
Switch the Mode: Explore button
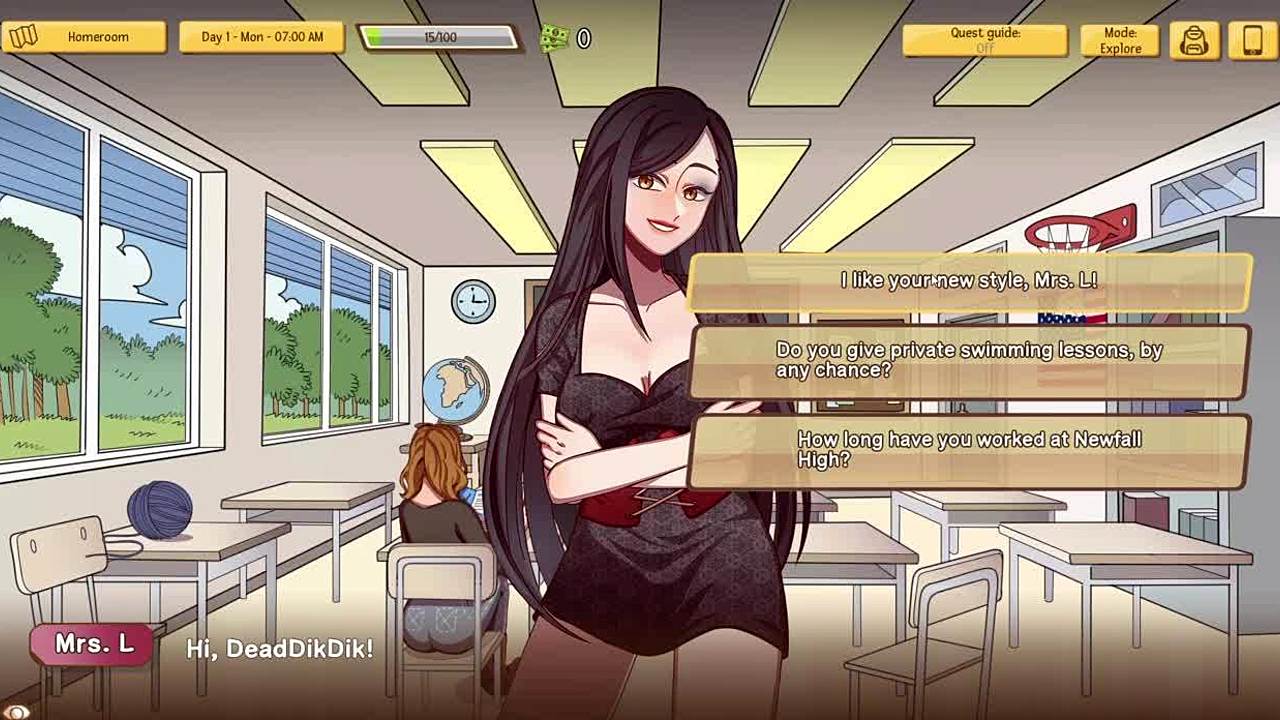(x=1120, y=40)
